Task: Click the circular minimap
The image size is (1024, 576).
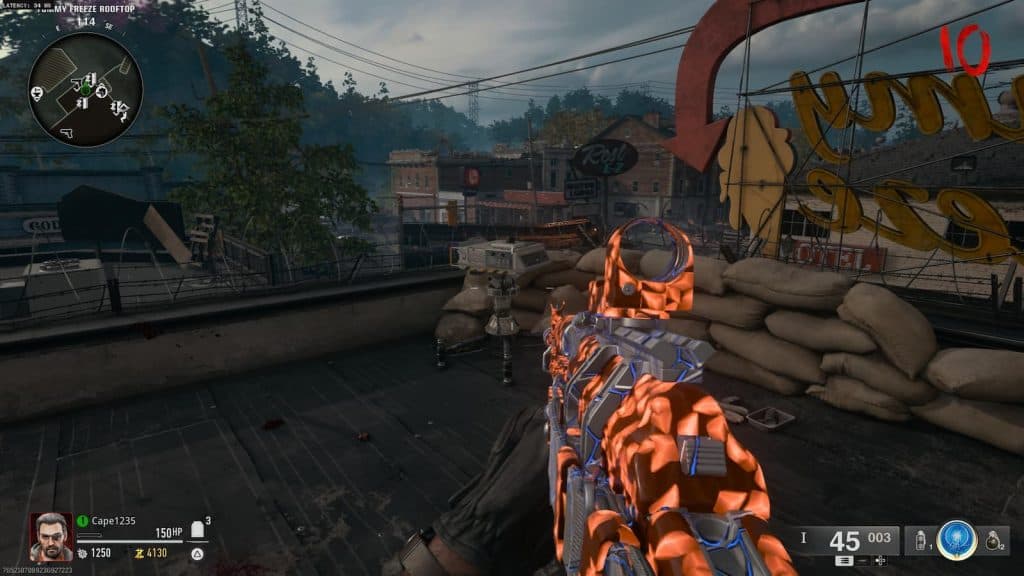Action: point(85,90)
